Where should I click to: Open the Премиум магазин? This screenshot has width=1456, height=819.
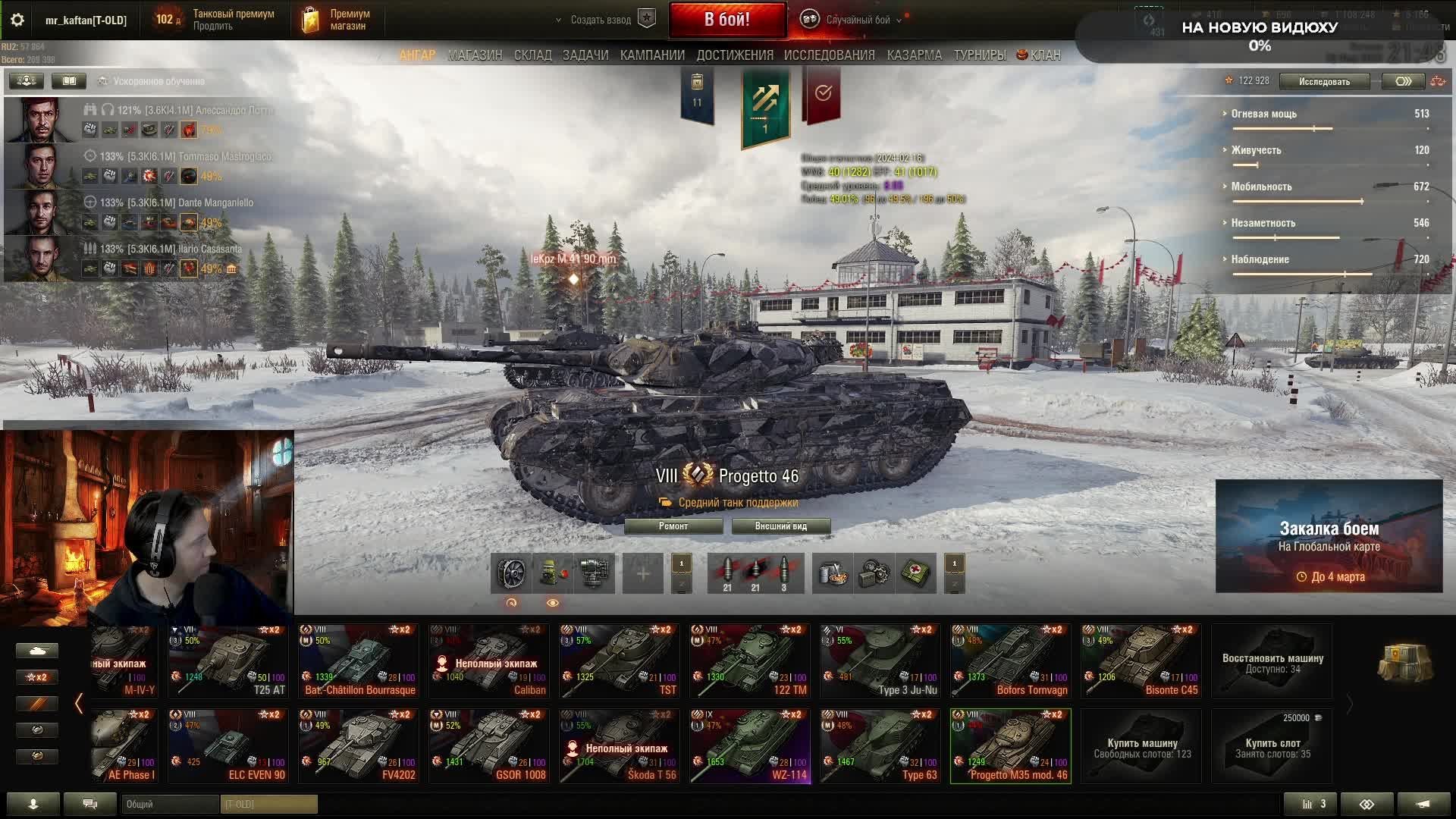pos(337,20)
